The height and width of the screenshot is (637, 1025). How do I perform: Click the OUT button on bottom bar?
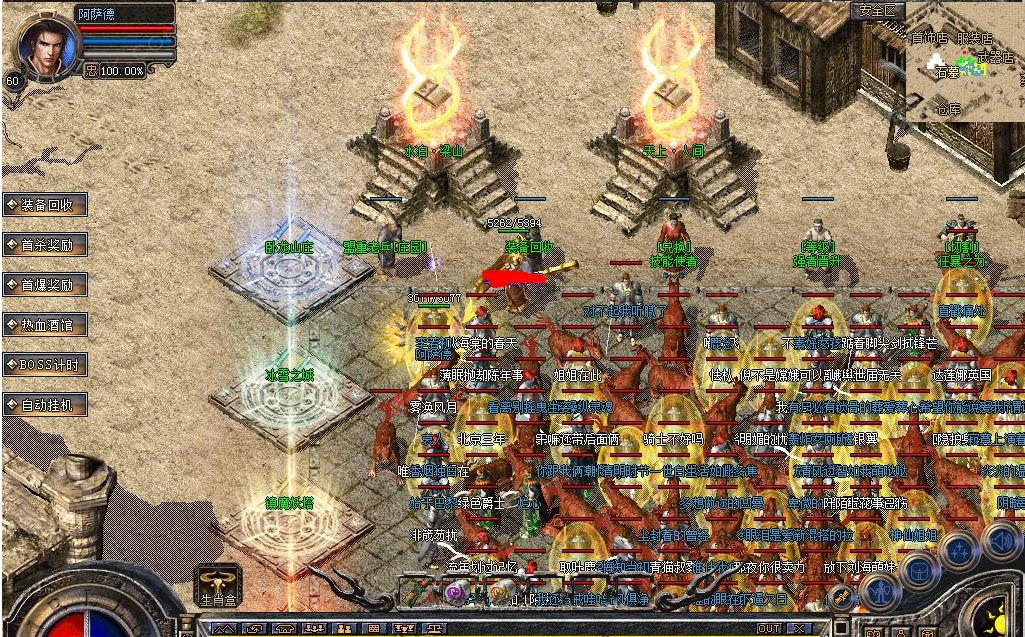click(x=768, y=628)
